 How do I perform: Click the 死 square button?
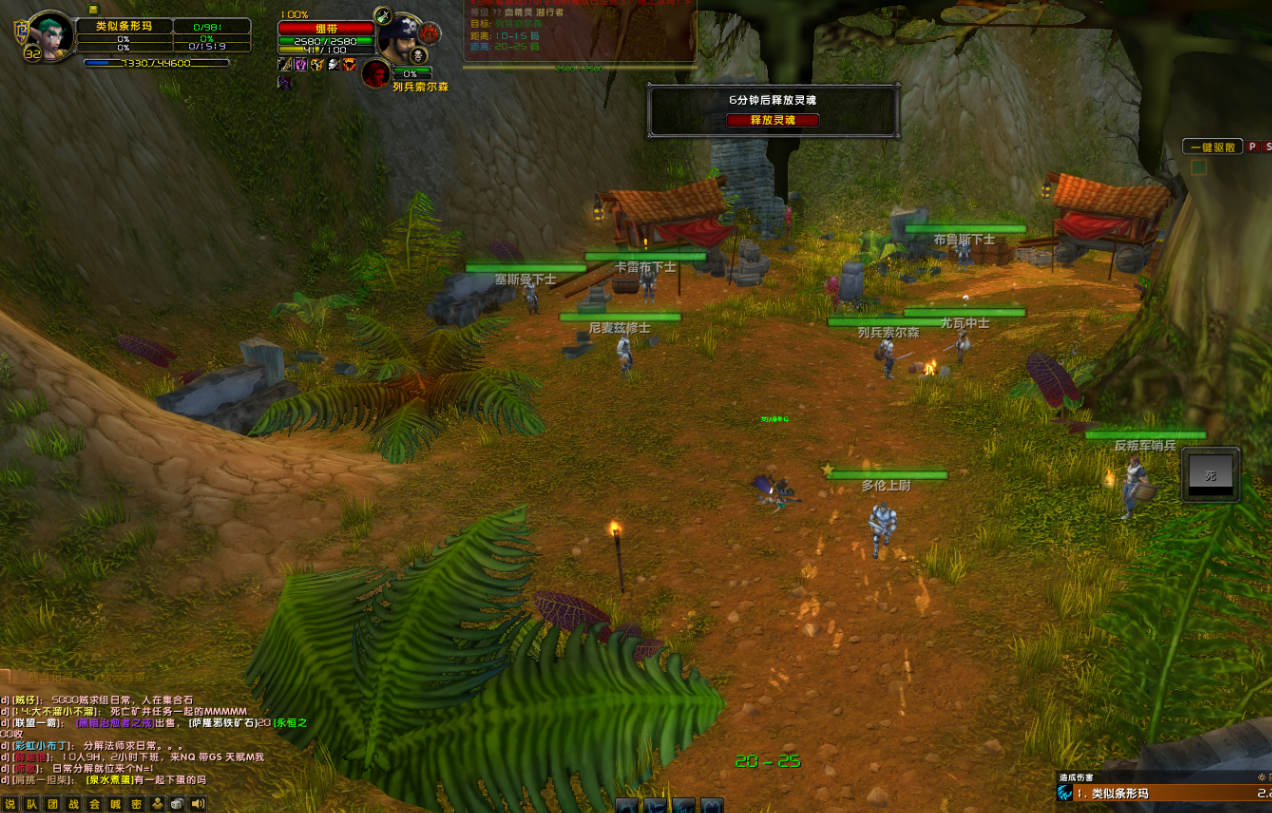pos(1210,475)
